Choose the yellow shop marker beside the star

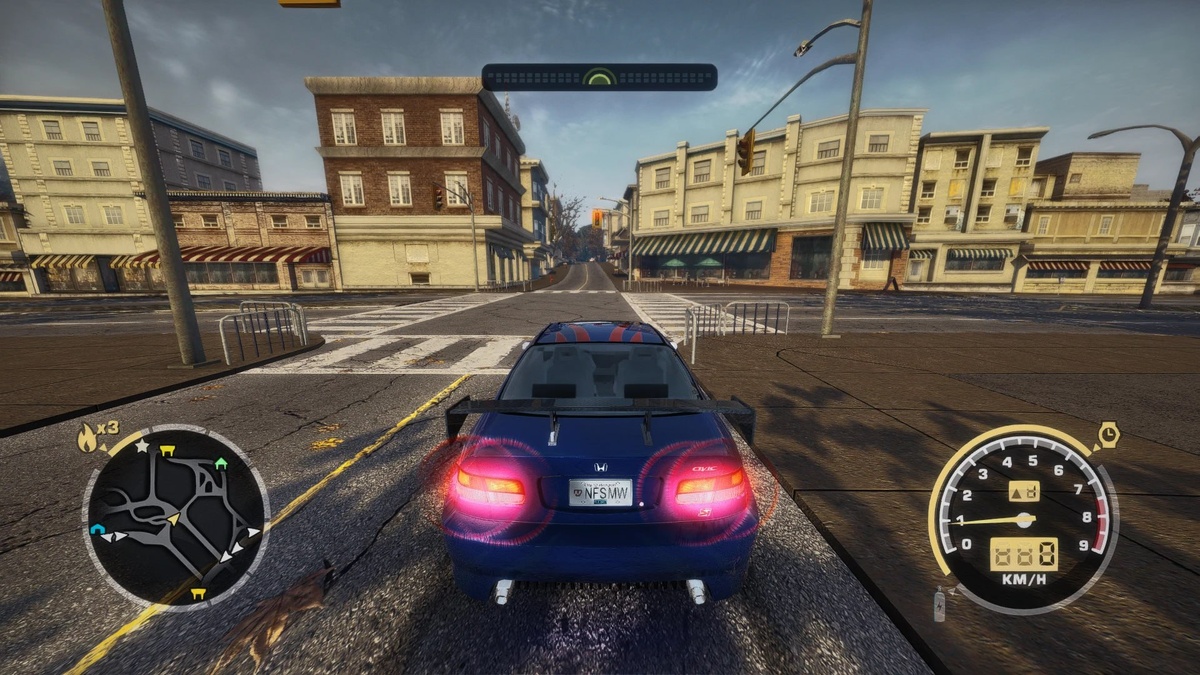click(166, 451)
